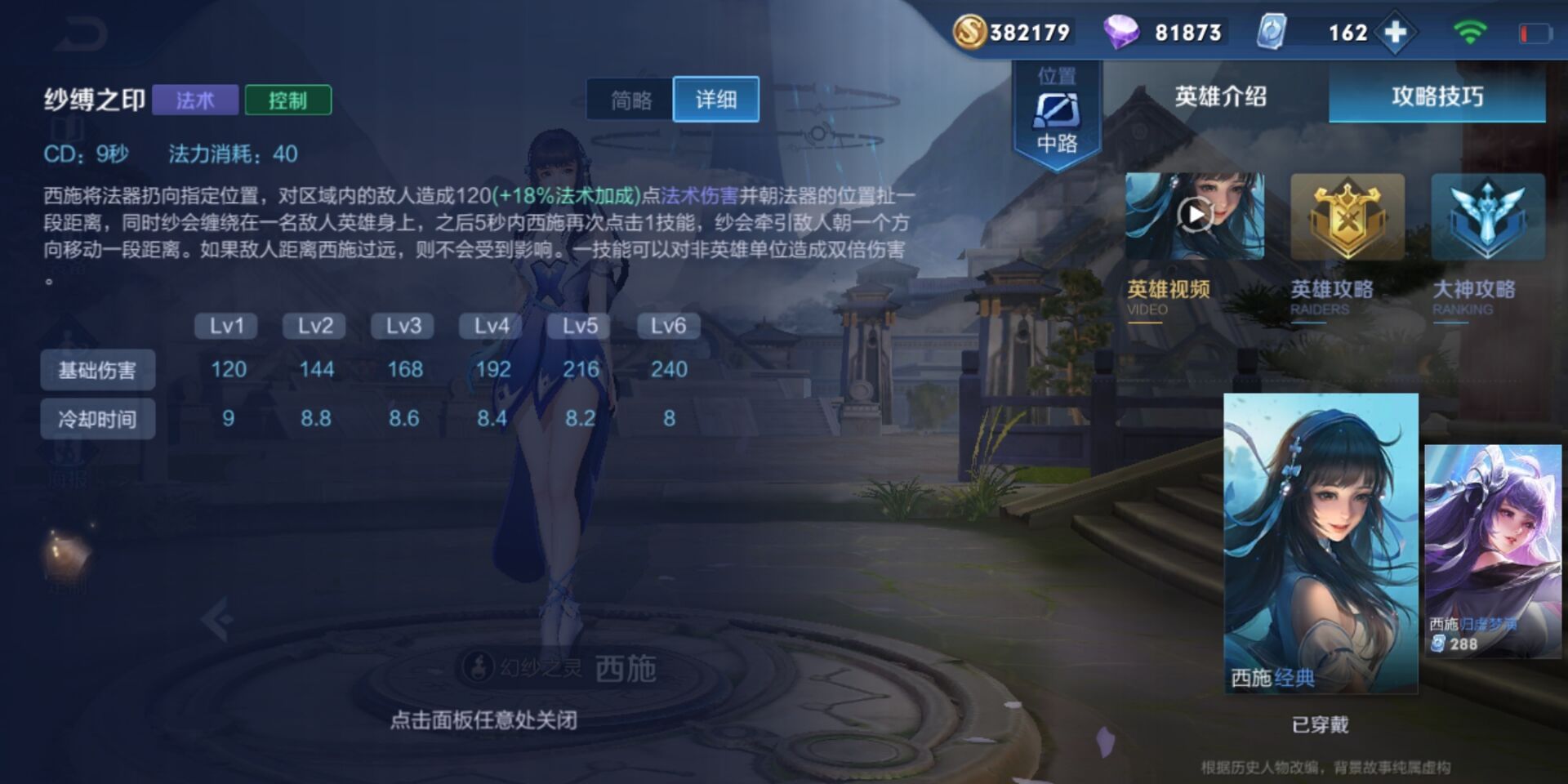Image resolution: width=1568 pixels, height=784 pixels.
Task: Switch to 简略 brief skill view
Action: [630, 99]
